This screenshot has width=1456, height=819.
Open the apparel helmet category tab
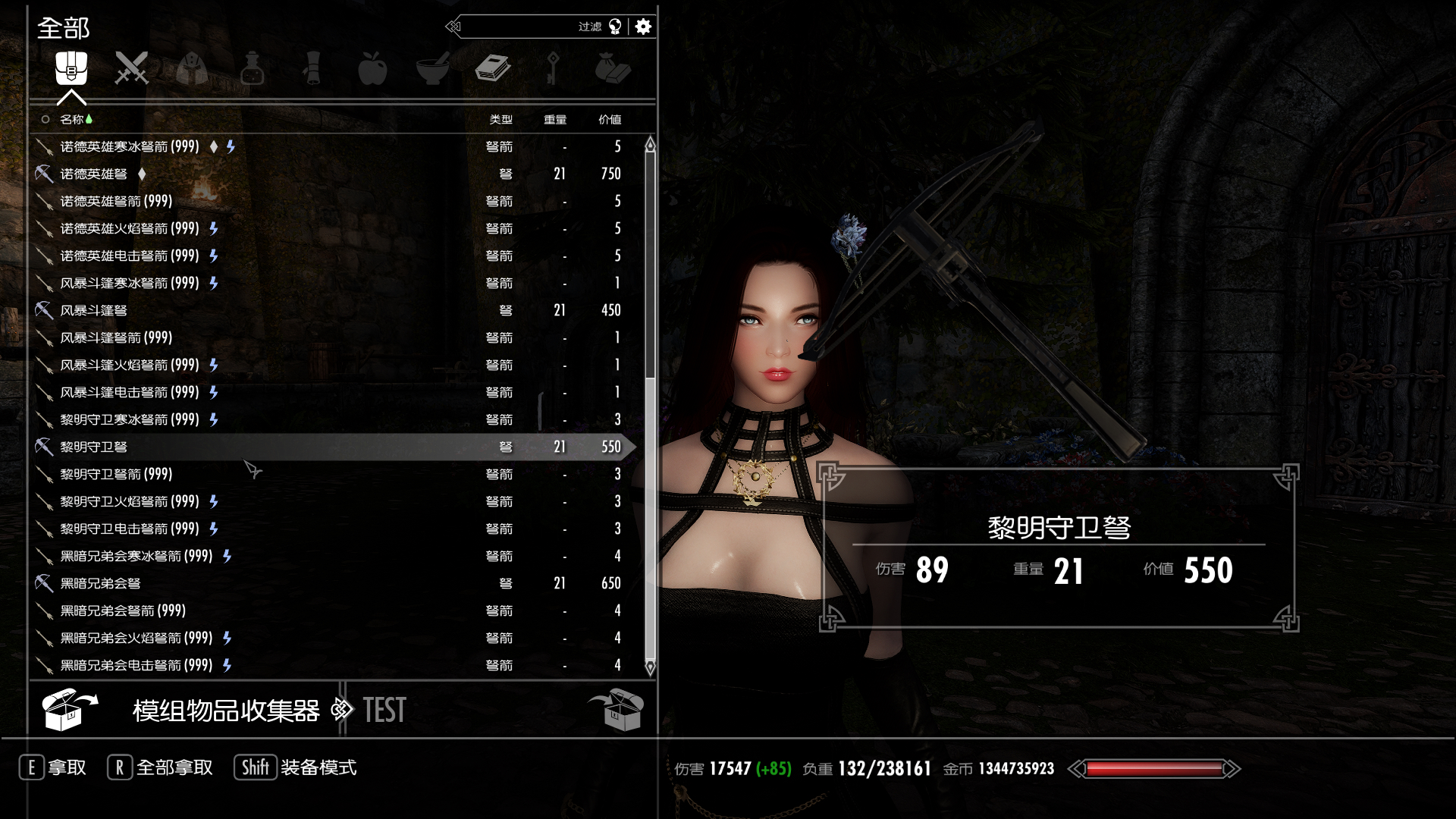[192, 68]
